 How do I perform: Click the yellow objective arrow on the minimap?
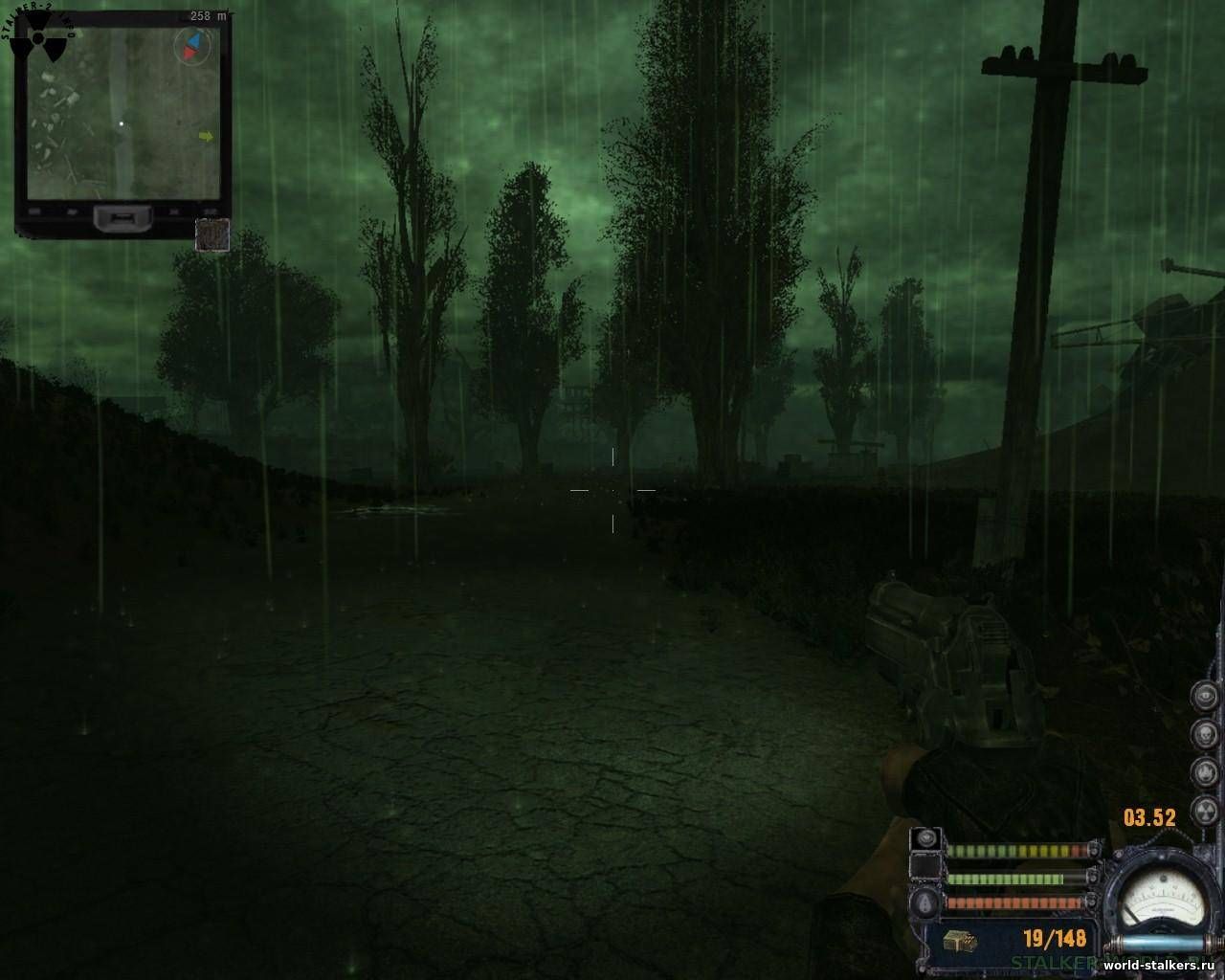206,136
